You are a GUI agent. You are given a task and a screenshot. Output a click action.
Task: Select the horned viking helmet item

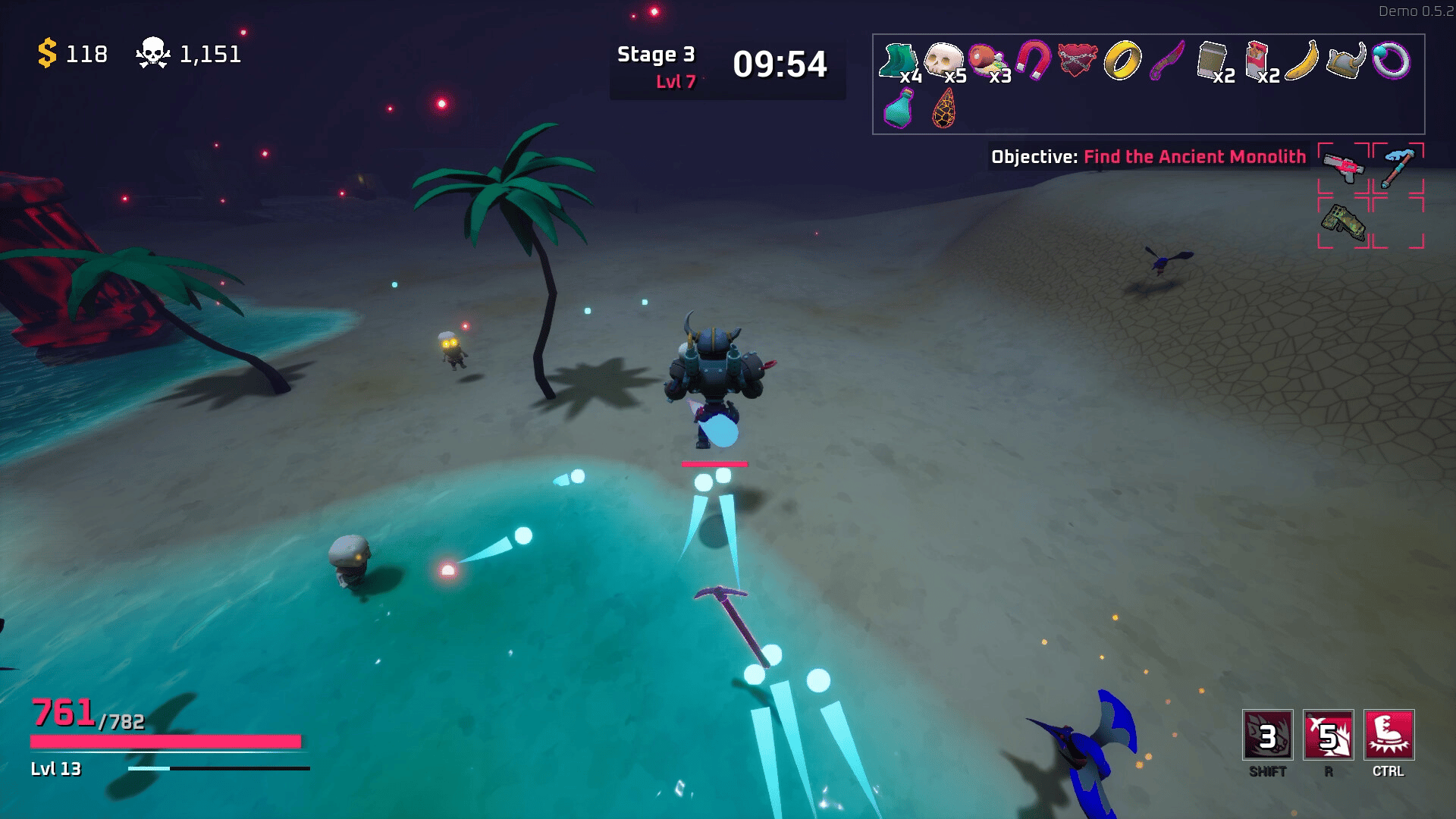coord(1346,61)
